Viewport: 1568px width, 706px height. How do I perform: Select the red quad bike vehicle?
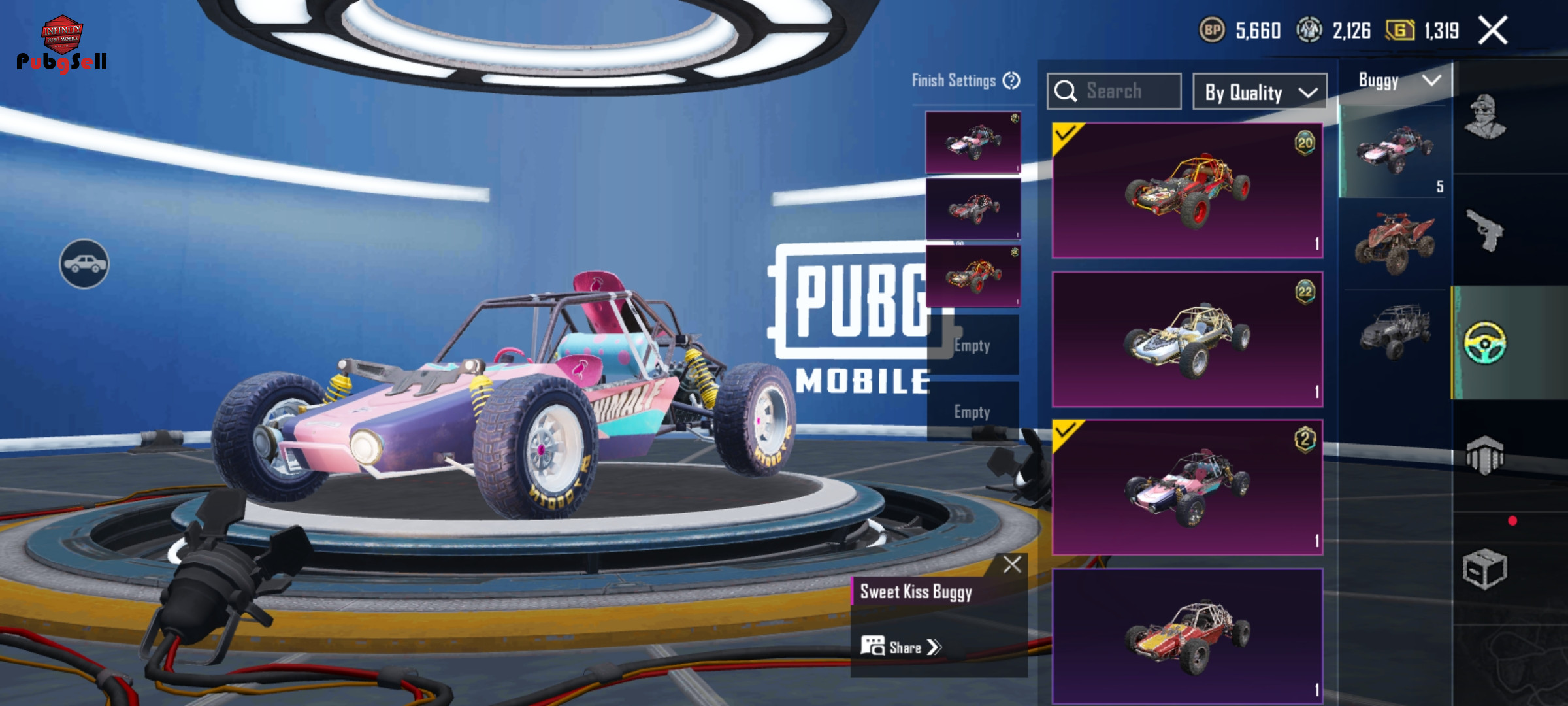click(x=1394, y=243)
